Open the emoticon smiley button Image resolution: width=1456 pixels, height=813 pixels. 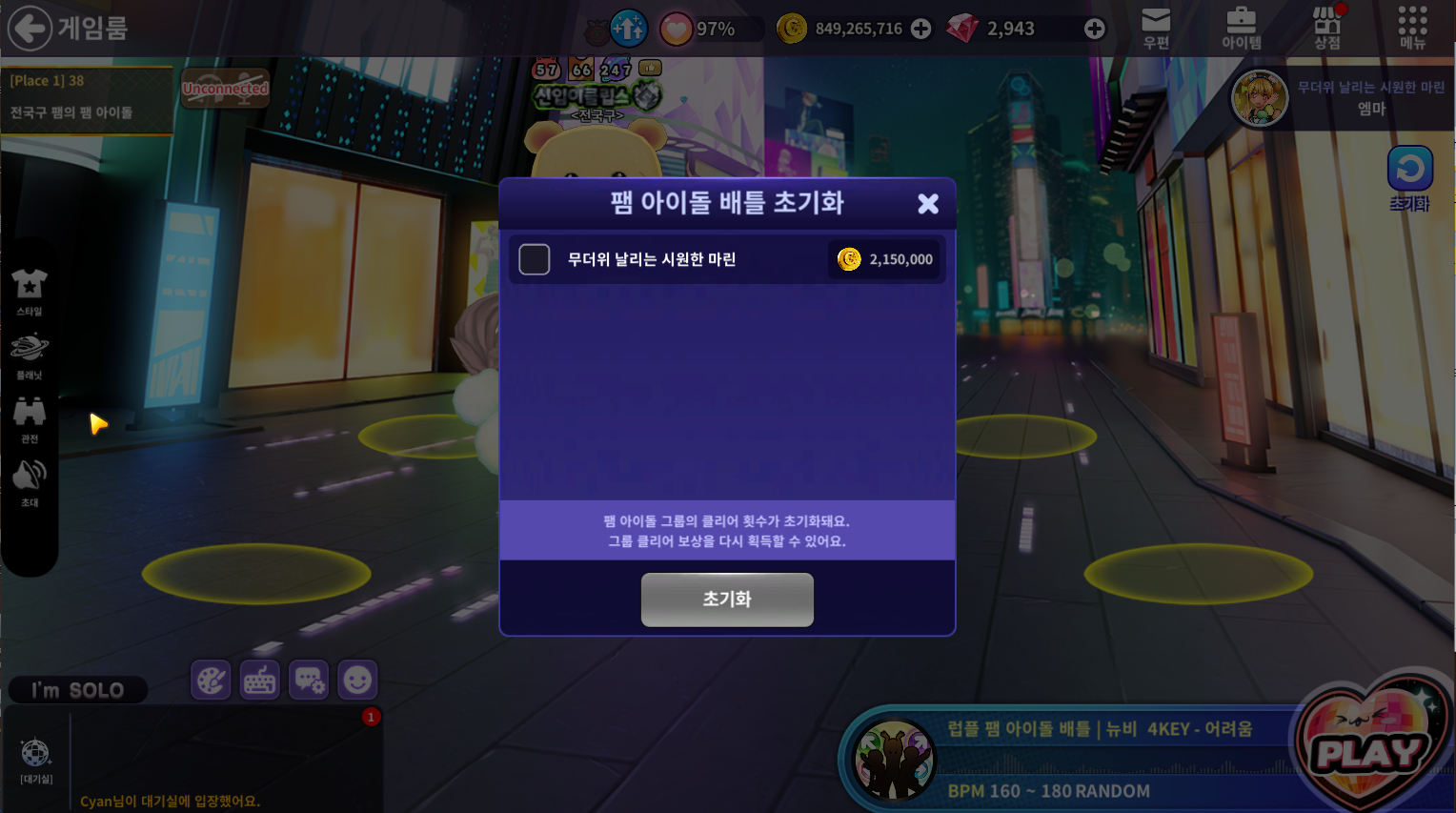357,681
